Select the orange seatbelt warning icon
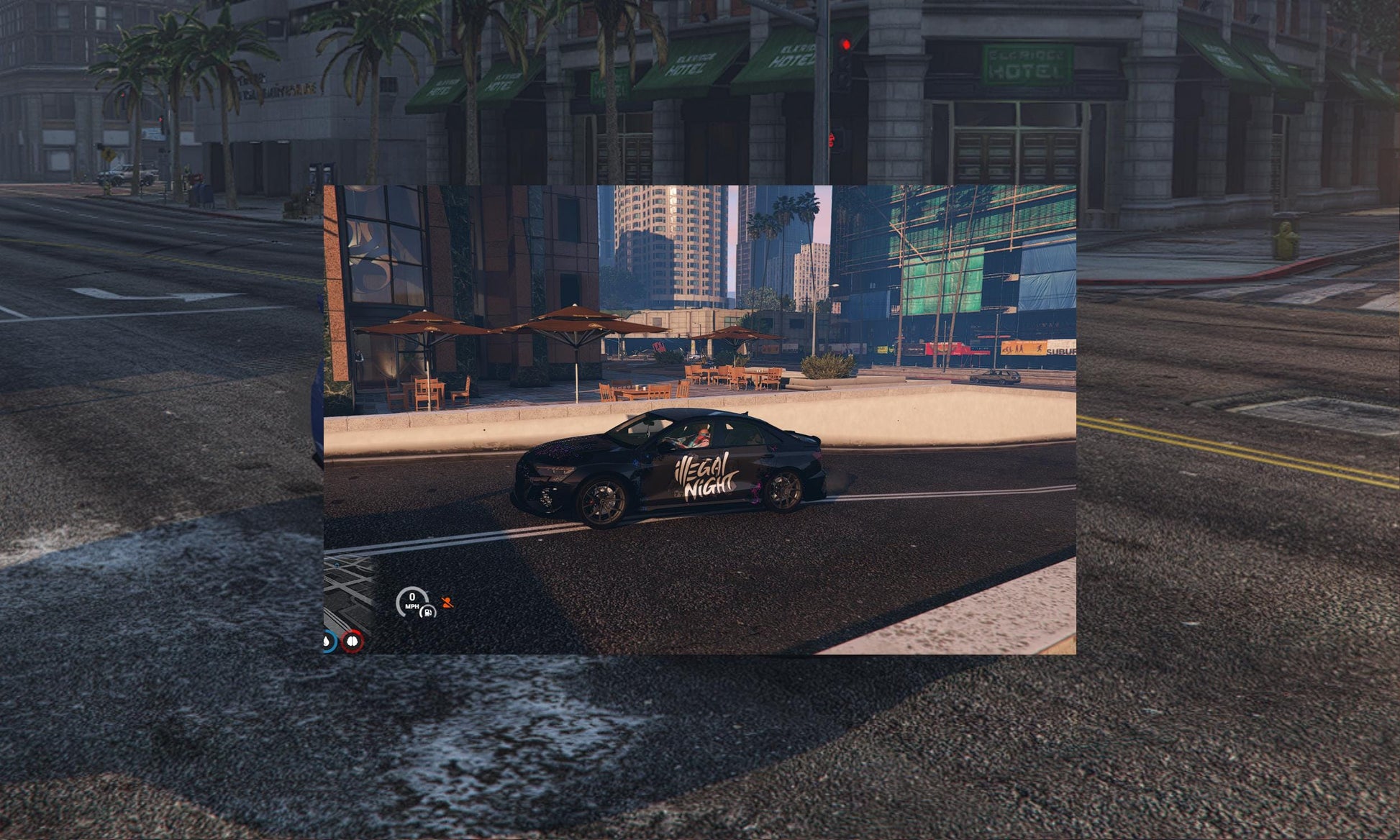Viewport: 1400px width, 840px height. pos(447,603)
